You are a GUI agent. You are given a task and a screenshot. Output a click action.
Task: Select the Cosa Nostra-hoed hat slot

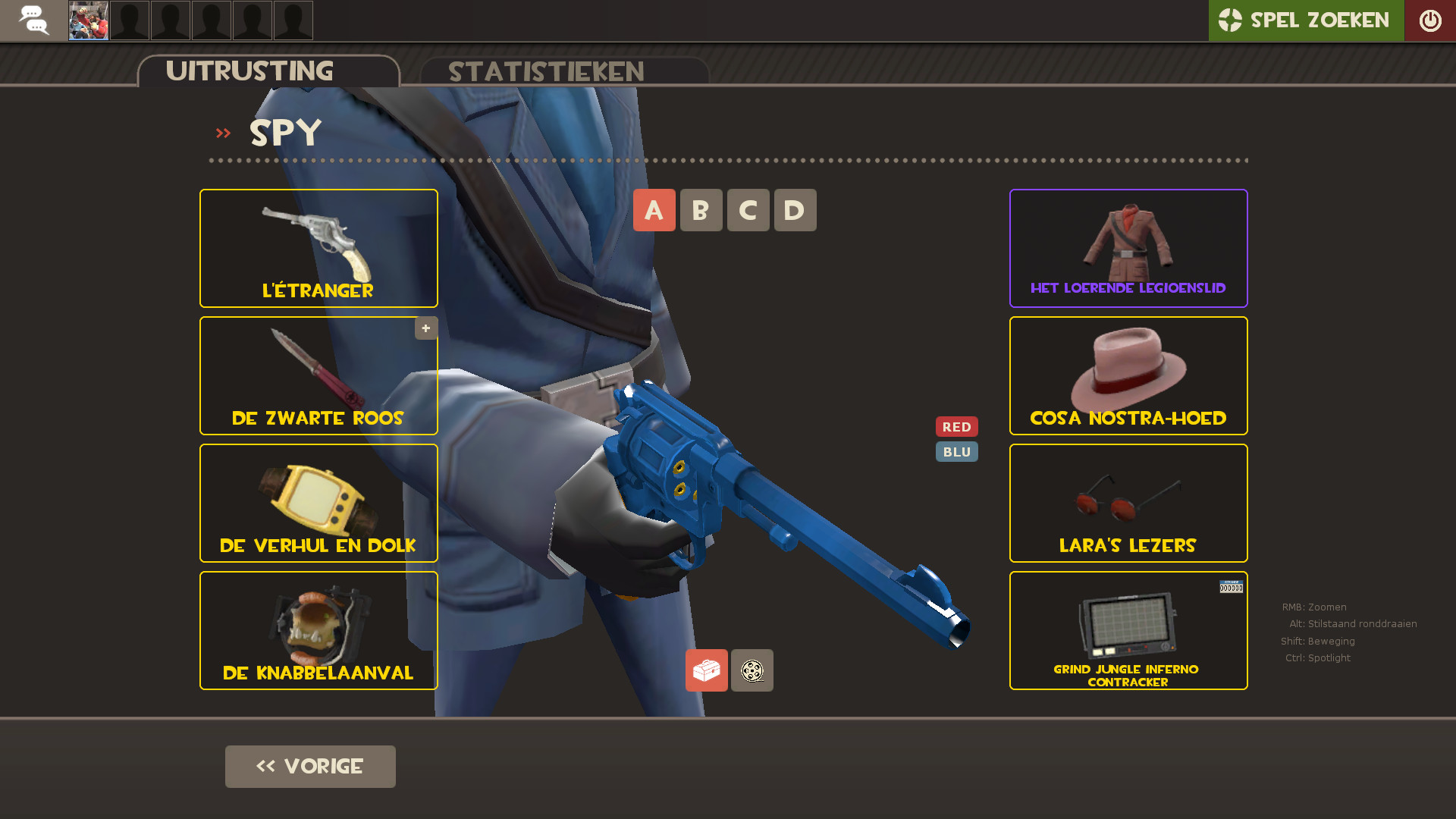[1128, 375]
